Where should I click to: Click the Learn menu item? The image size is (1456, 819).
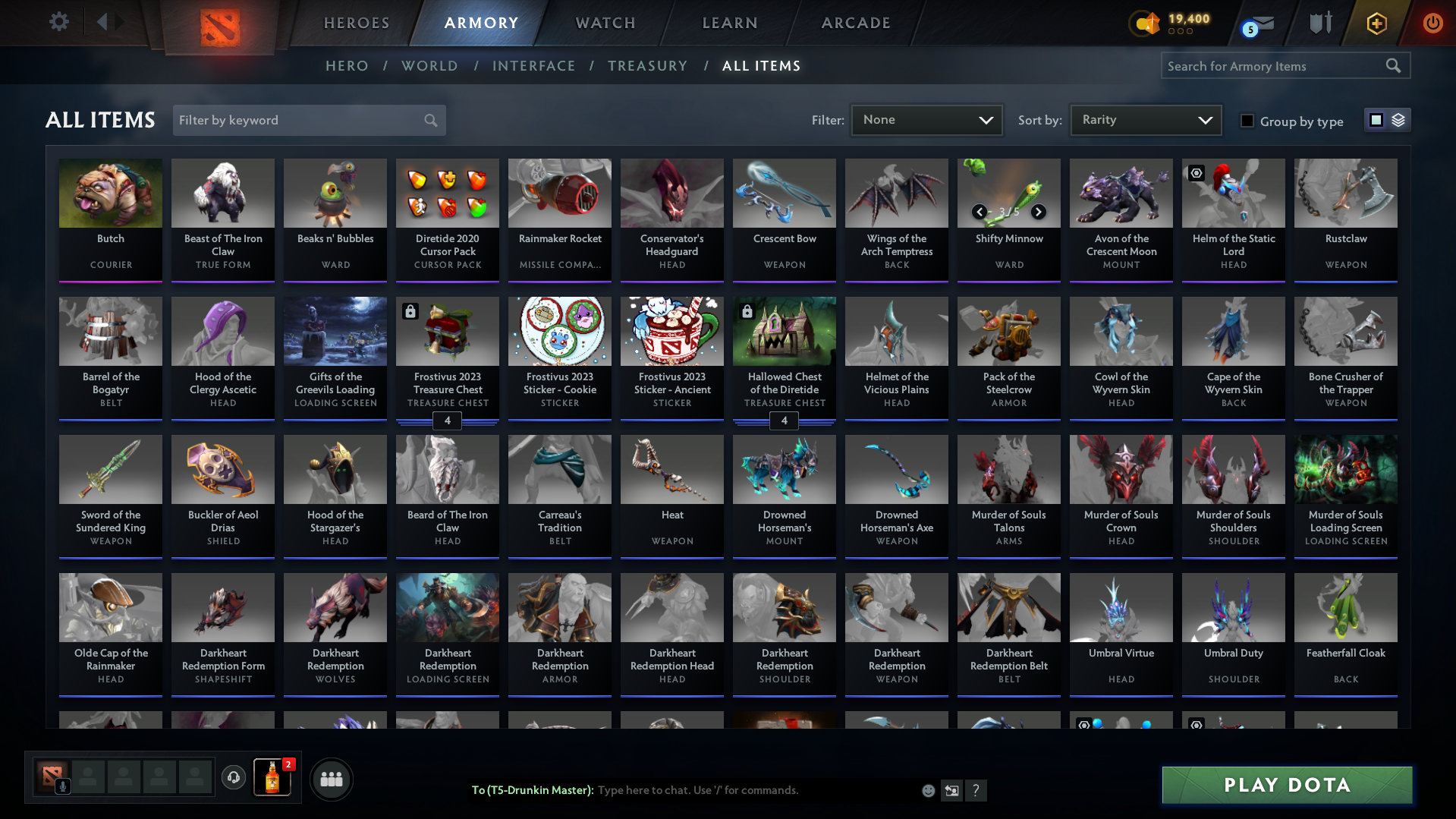[x=728, y=23]
